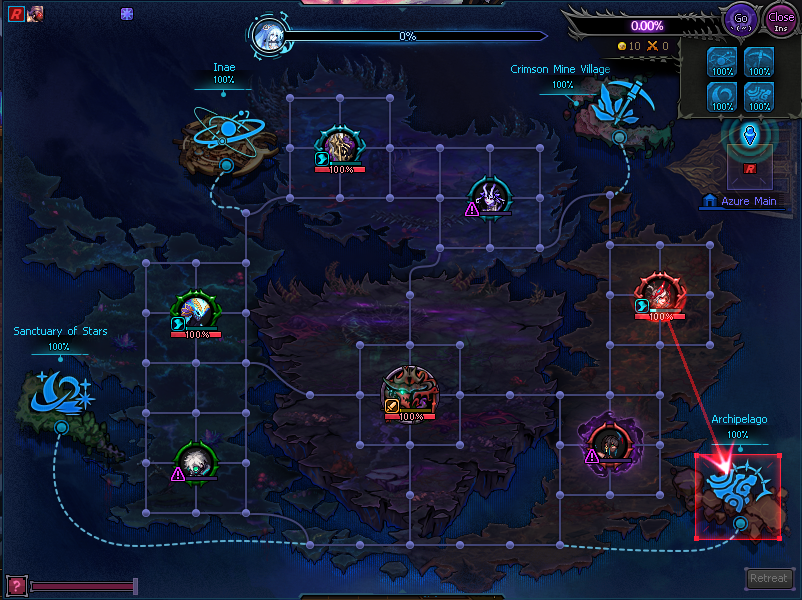Select the red-ringed boss node above Archipelago
Viewport: 802px width, 600px height.
(x=660, y=292)
